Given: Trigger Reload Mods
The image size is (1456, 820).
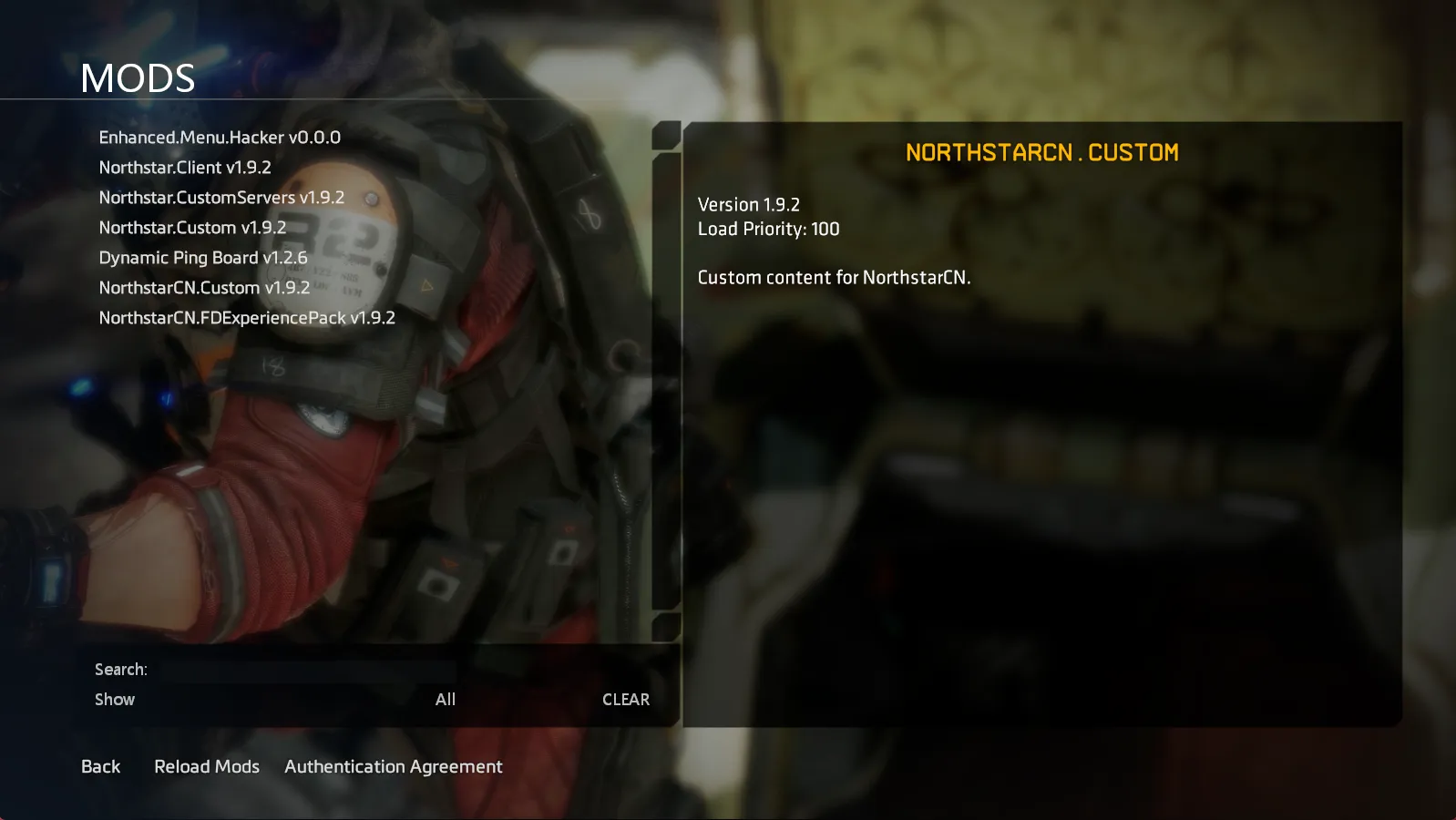Looking at the screenshot, I should point(206,766).
